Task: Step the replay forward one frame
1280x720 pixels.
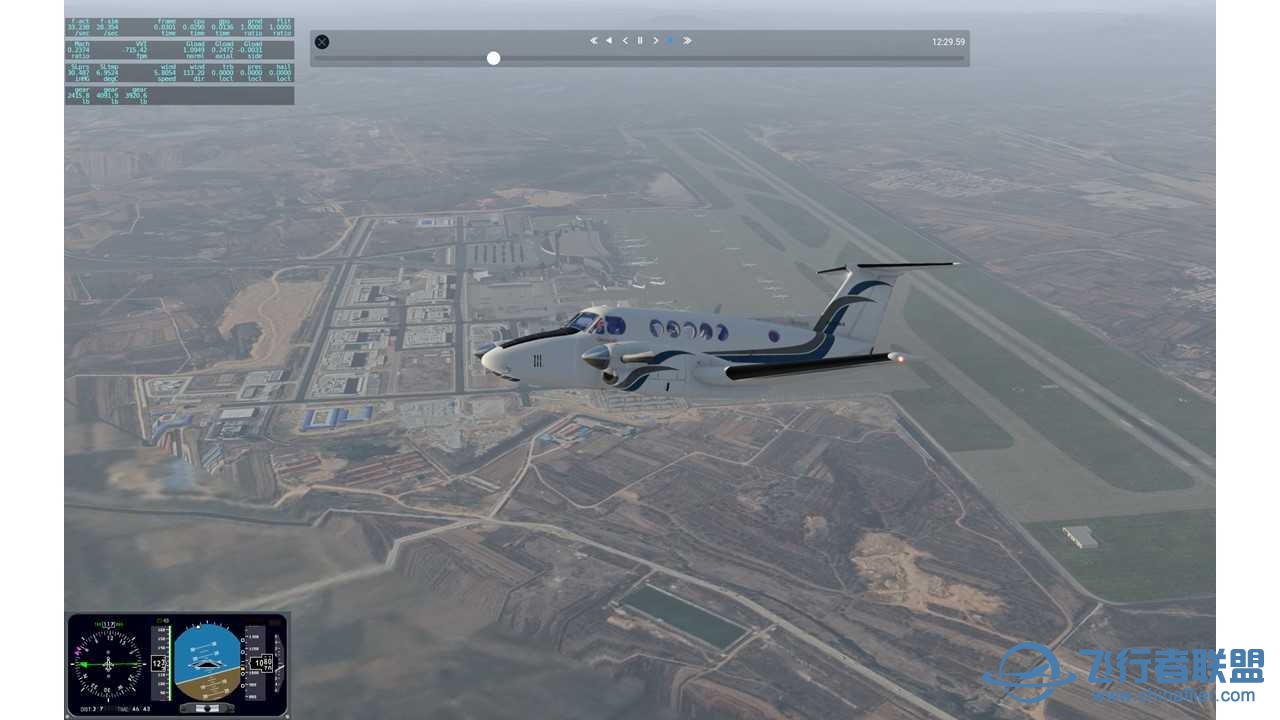Action: pyautogui.click(x=656, y=41)
